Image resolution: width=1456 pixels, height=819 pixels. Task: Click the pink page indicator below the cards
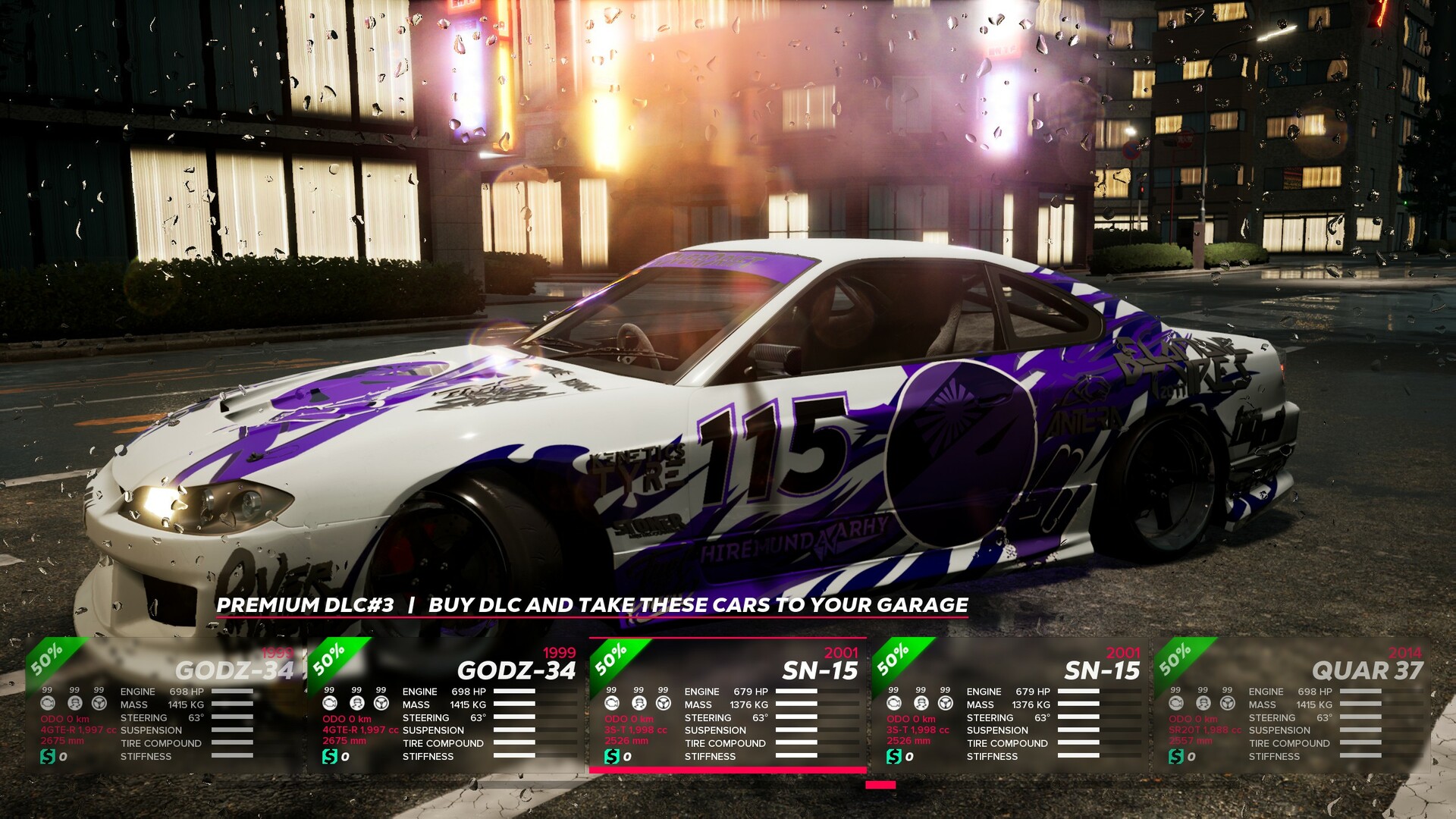(x=880, y=785)
